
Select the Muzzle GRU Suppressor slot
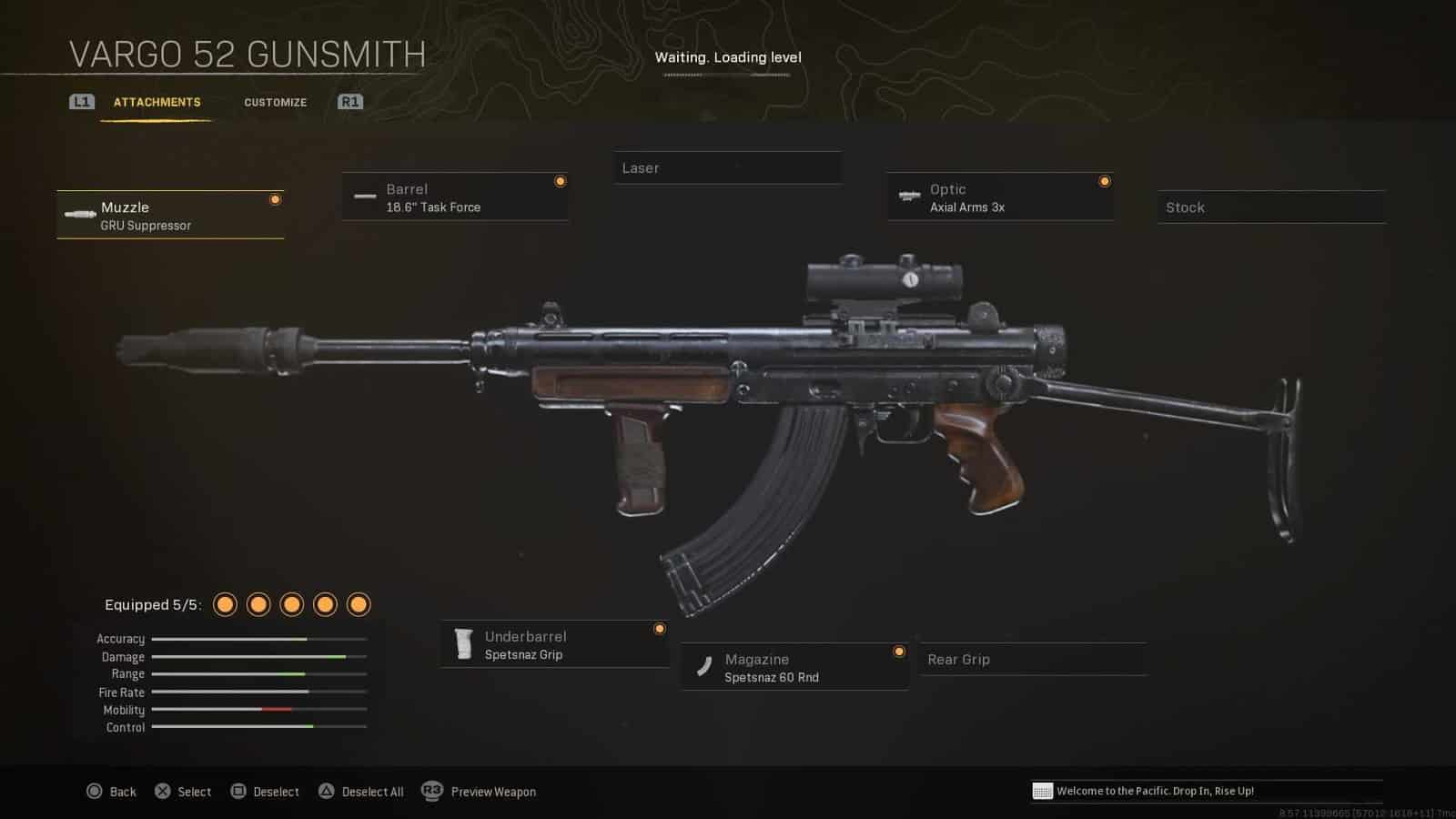pos(170,216)
